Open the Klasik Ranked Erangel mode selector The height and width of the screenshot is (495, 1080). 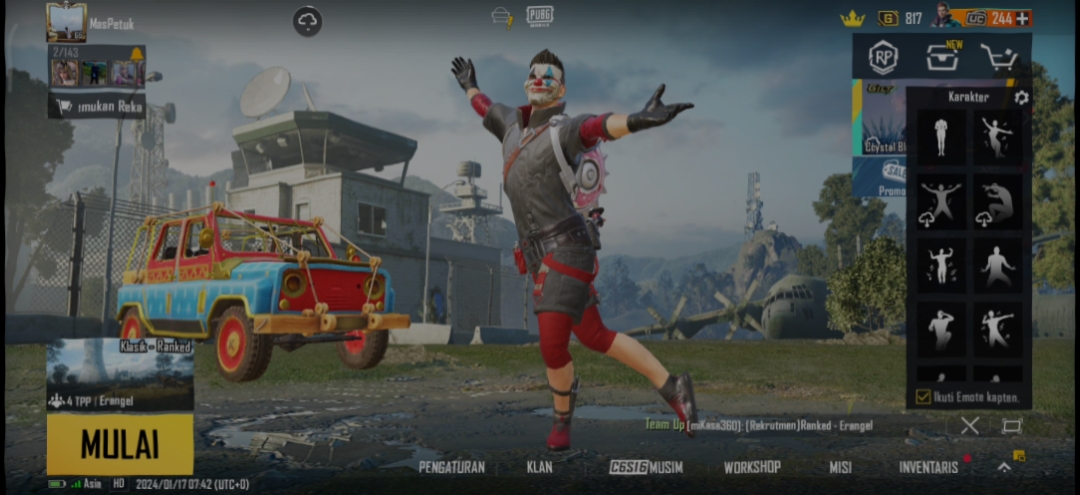(x=120, y=375)
